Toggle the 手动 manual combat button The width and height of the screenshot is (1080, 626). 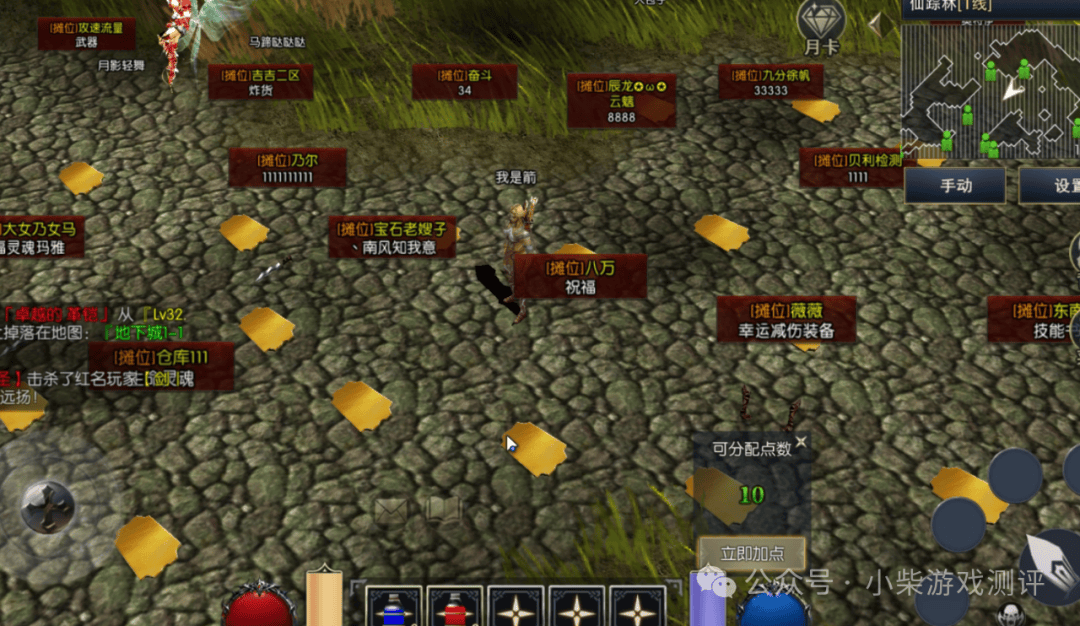click(x=955, y=186)
